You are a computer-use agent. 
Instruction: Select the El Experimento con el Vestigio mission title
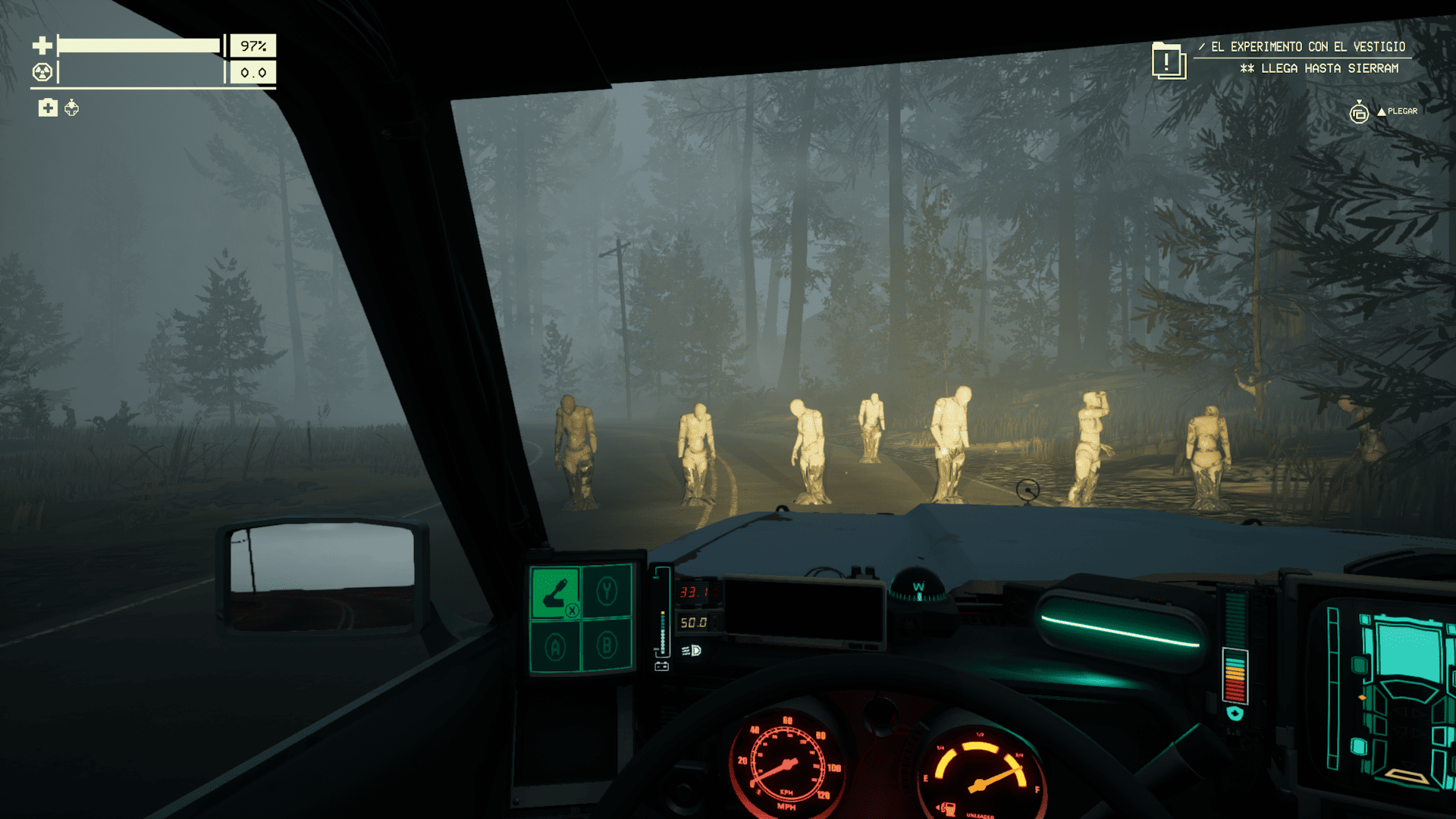1307,47
